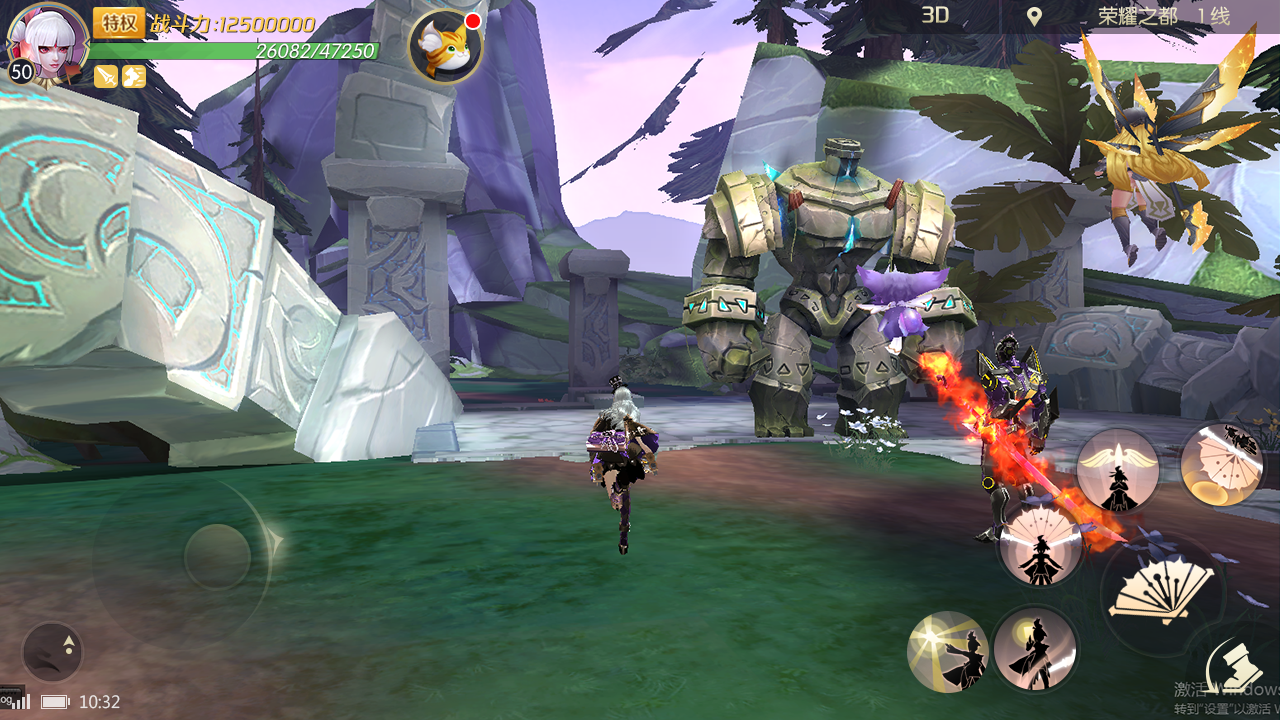The width and height of the screenshot is (1280, 720).
Task: Cast the open-fan silhouette skill
Action: [1041, 545]
